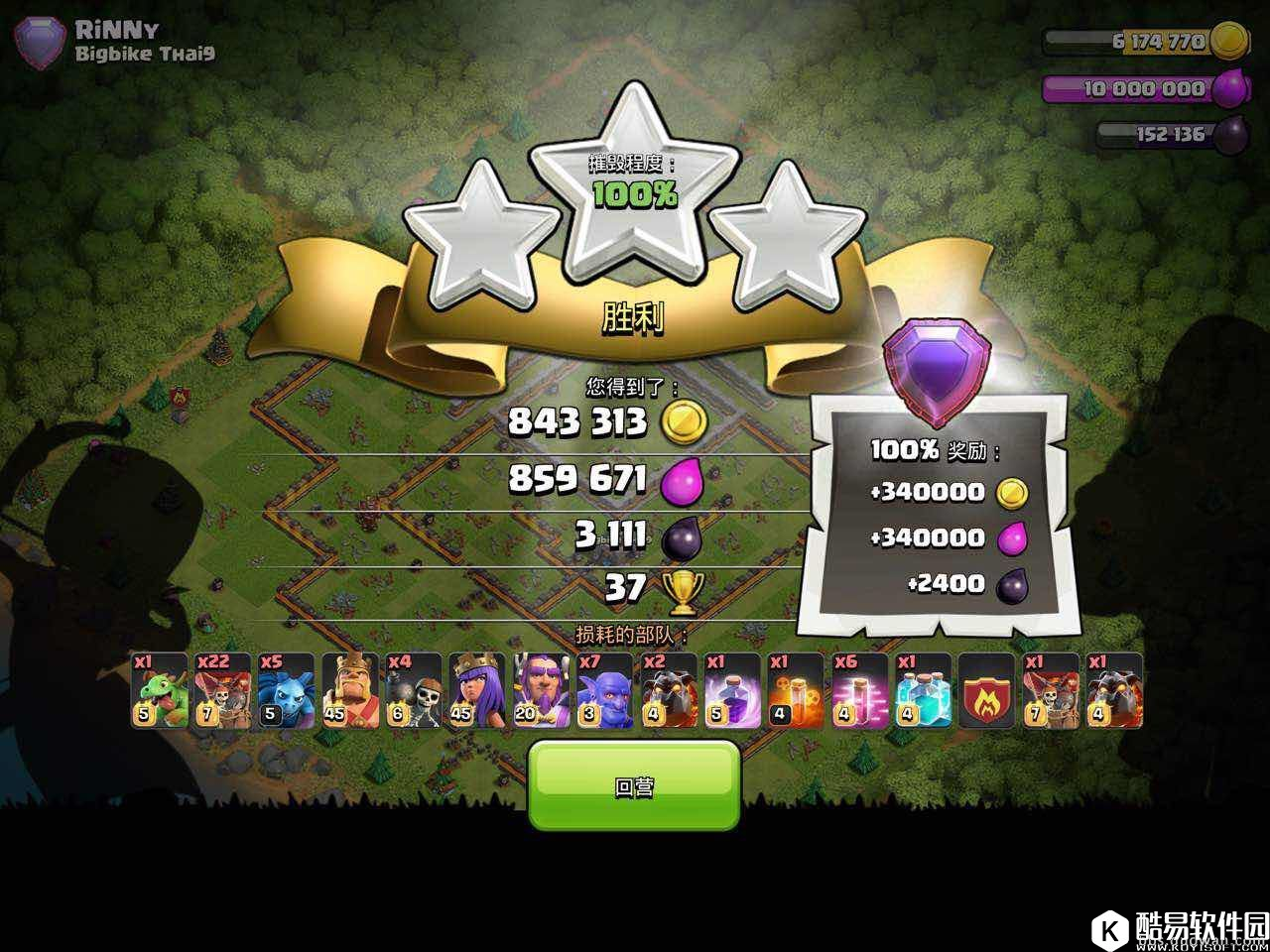The image size is (1270, 952).
Task: Select the x6 pink Haste spell card
Action: [857, 690]
